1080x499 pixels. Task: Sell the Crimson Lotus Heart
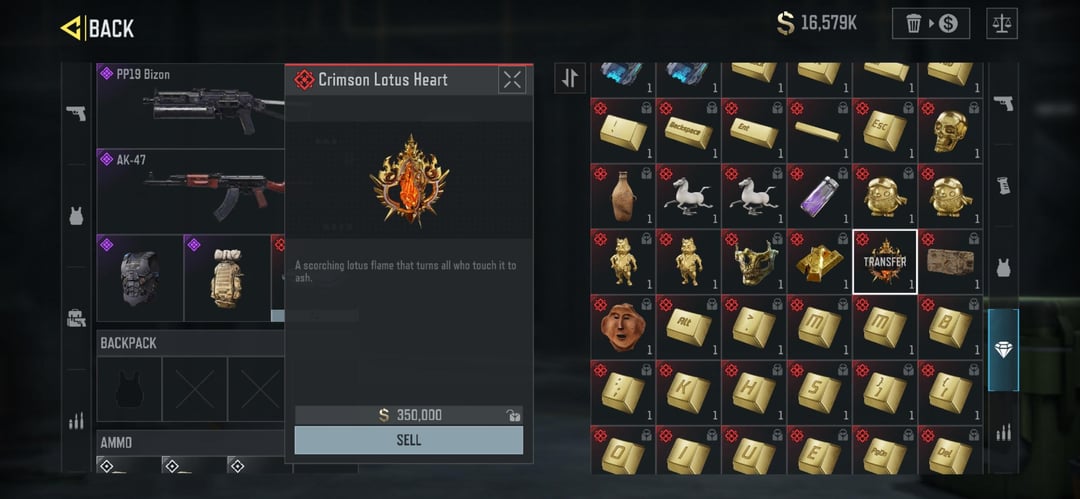coord(408,440)
